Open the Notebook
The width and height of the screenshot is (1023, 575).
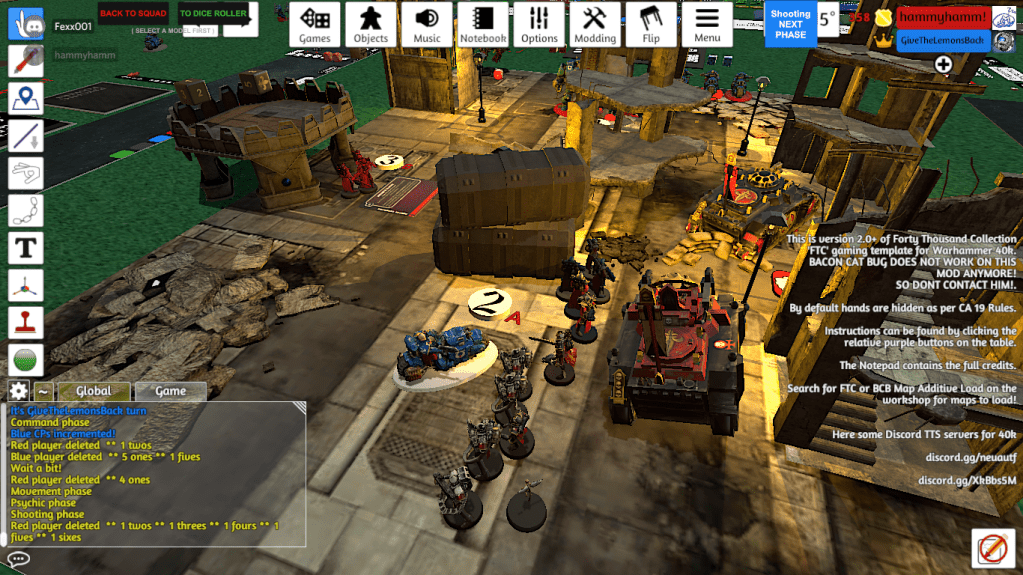pyautogui.click(x=483, y=24)
